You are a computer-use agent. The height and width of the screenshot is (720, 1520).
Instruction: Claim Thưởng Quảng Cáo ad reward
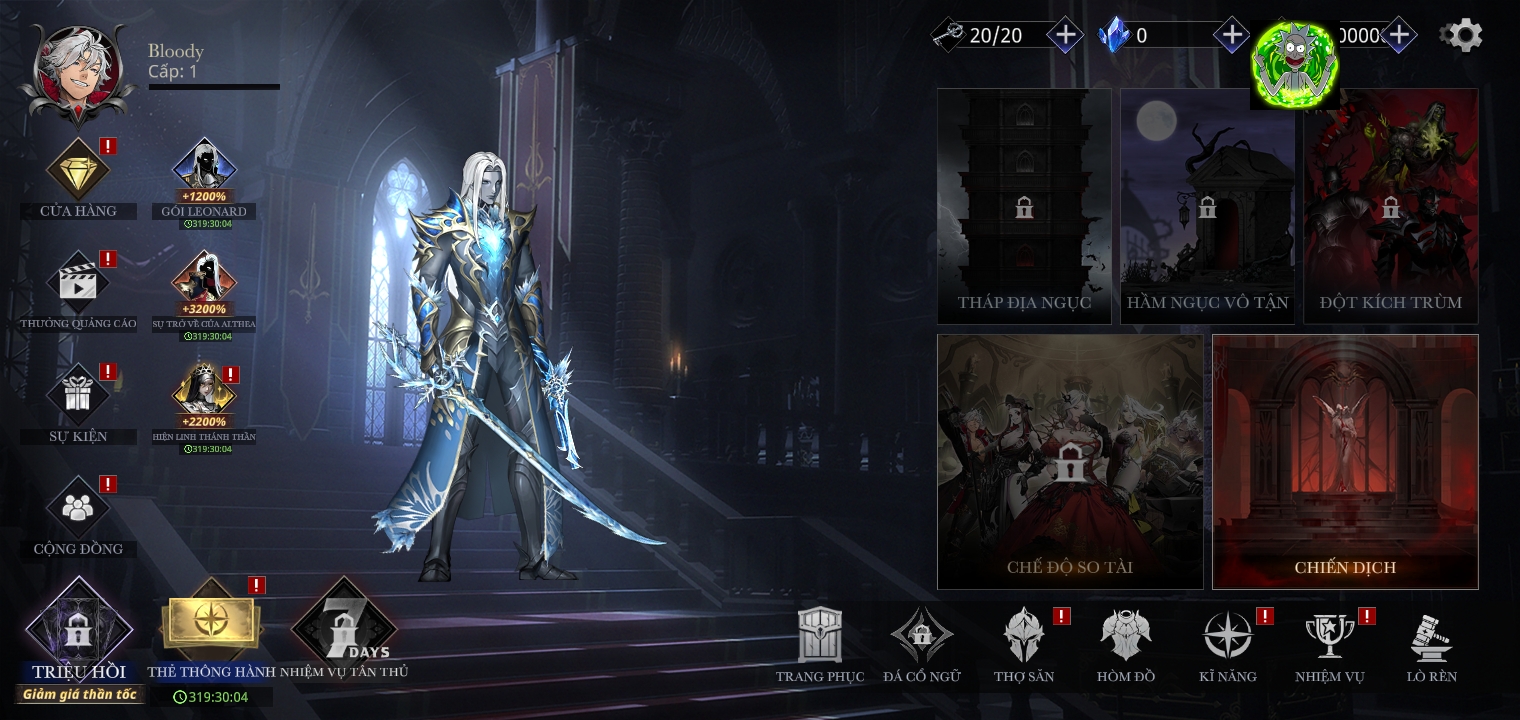pos(78,283)
